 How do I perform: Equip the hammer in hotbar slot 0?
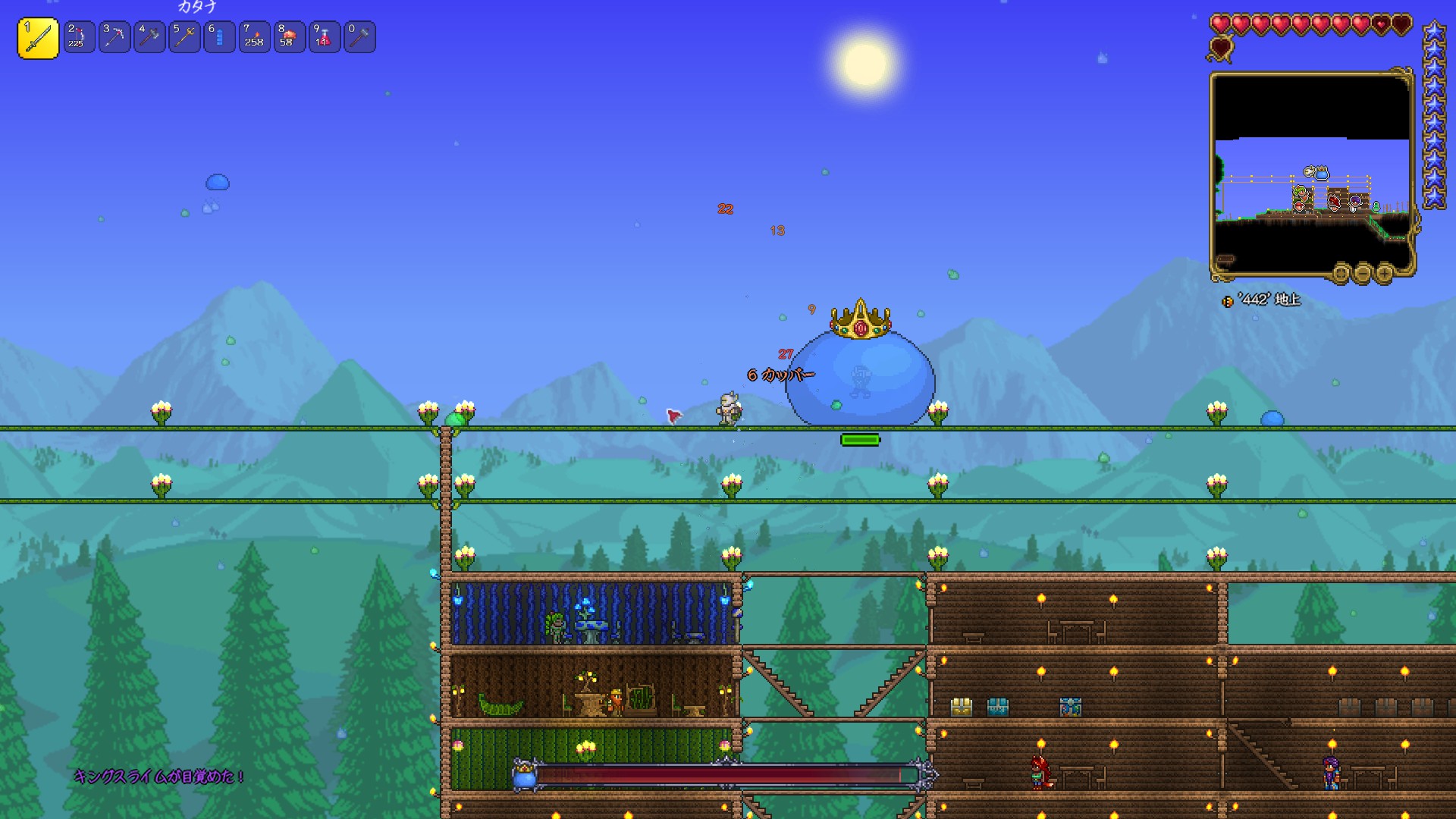pyautogui.click(x=359, y=37)
